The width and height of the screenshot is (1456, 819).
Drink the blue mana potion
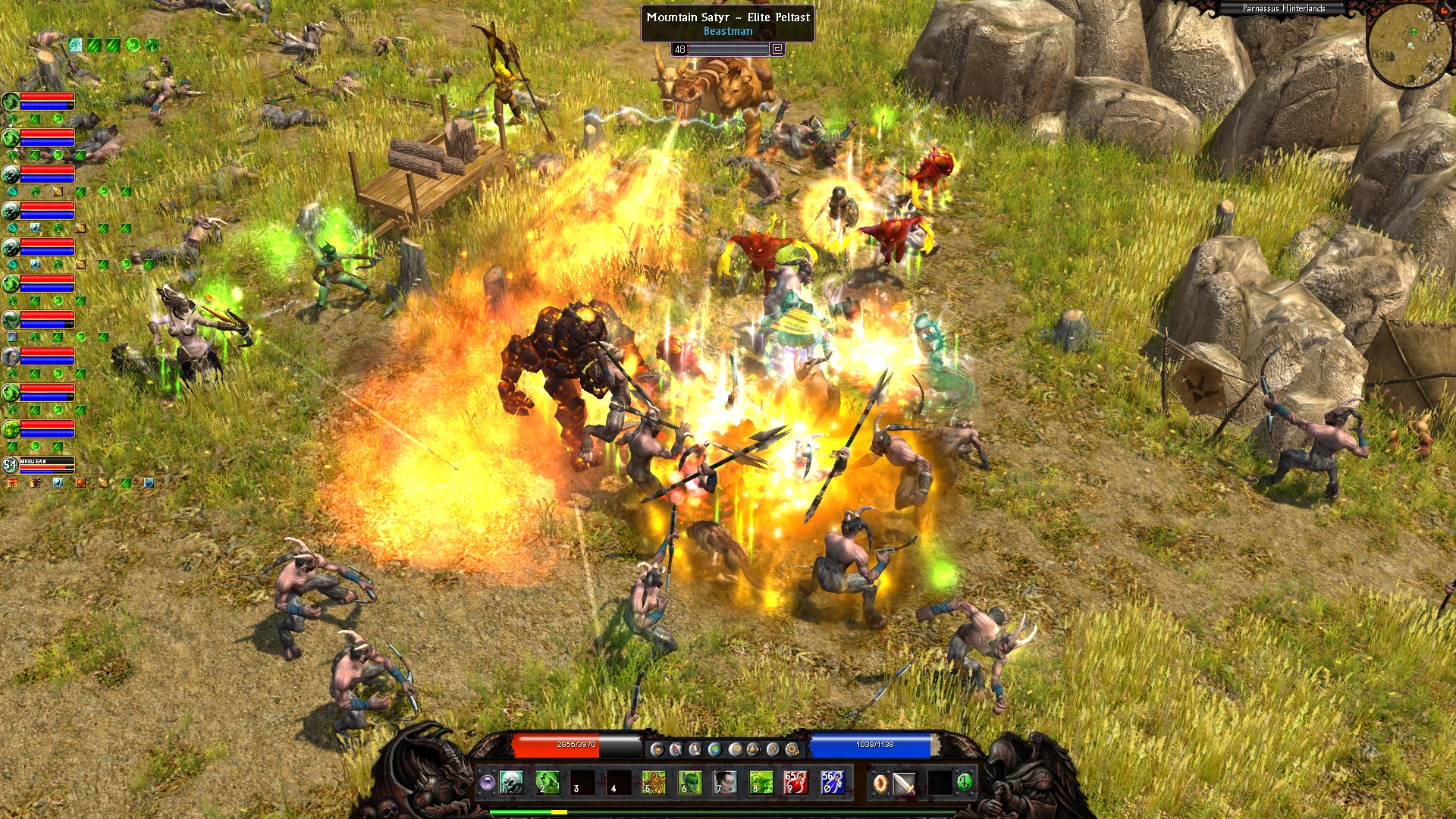coord(832,782)
